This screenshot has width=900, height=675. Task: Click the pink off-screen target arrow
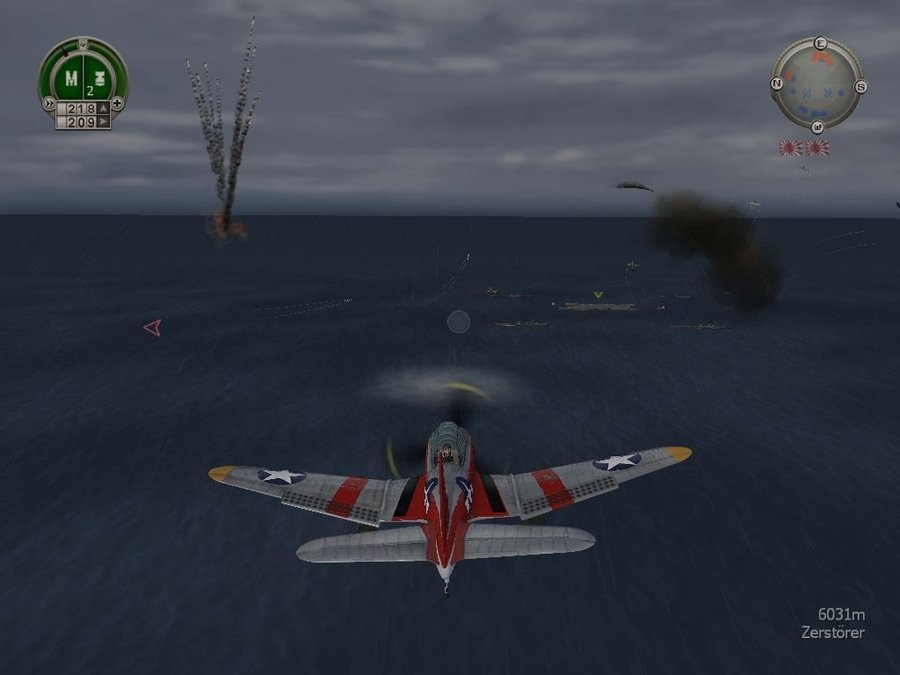click(x=152, y=327)
